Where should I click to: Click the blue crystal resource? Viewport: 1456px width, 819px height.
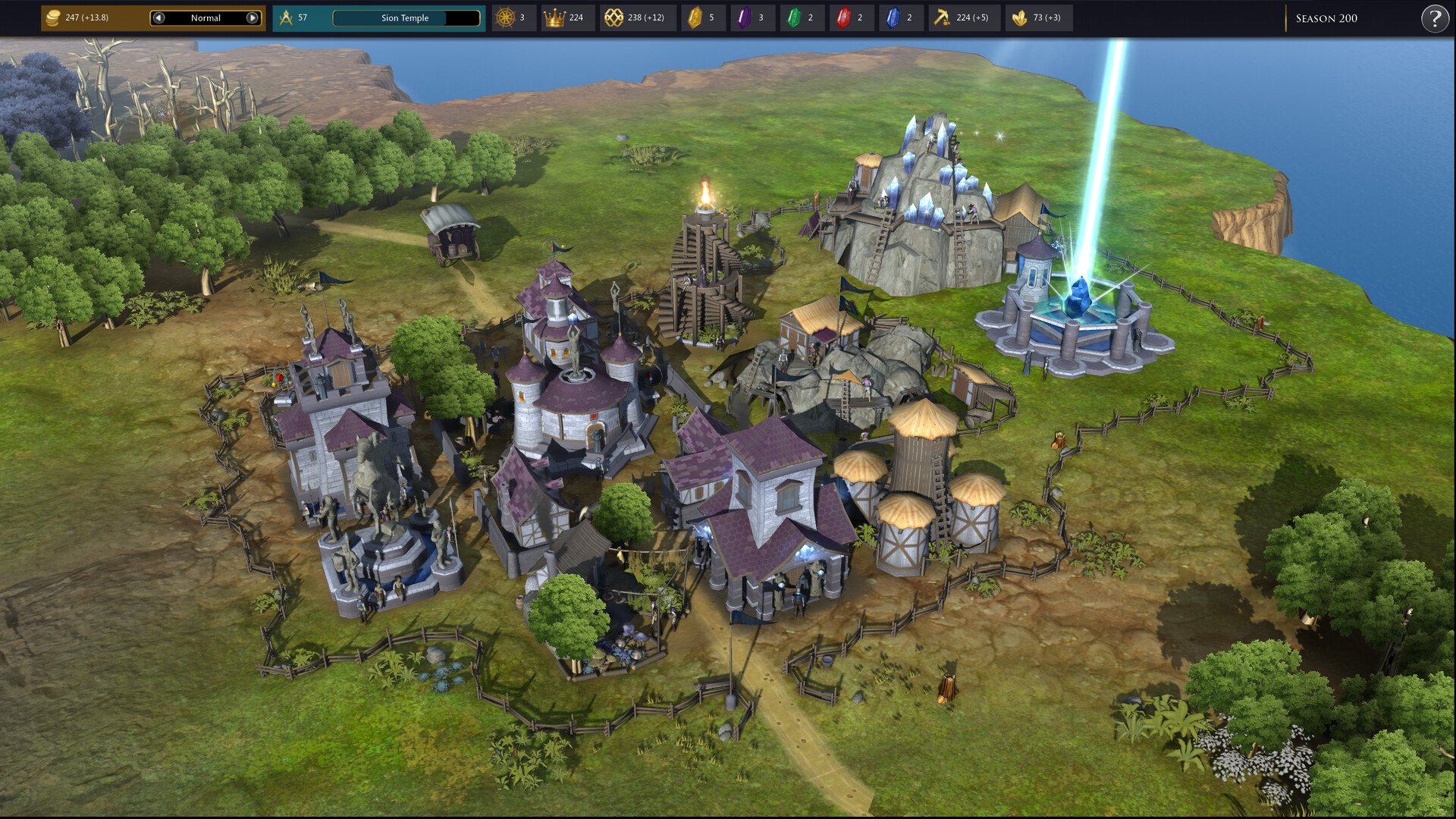tap(893, 17)
